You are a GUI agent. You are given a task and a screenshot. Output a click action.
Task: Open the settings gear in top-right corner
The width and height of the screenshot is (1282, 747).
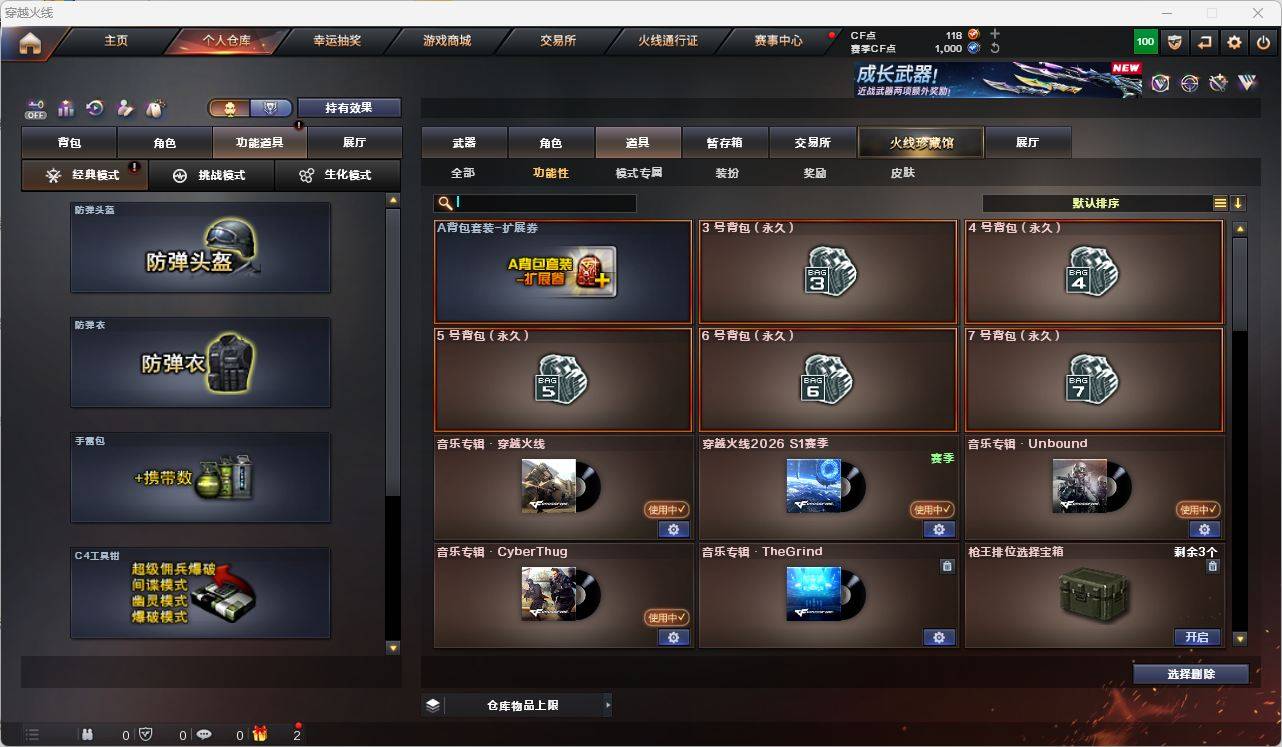click(x=1233, y=42)
